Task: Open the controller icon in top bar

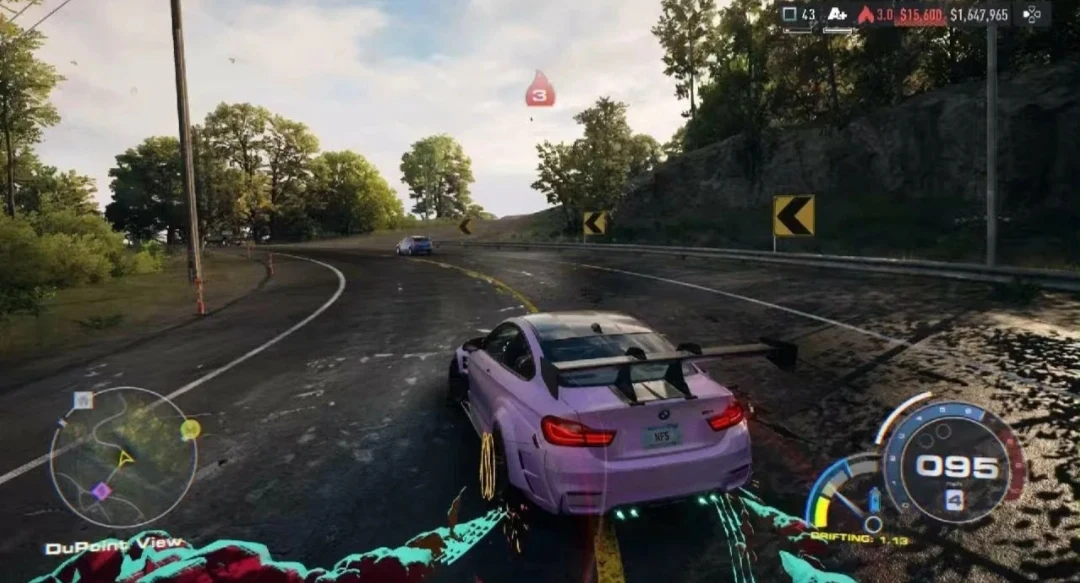Action: (x=1031, y=14)
